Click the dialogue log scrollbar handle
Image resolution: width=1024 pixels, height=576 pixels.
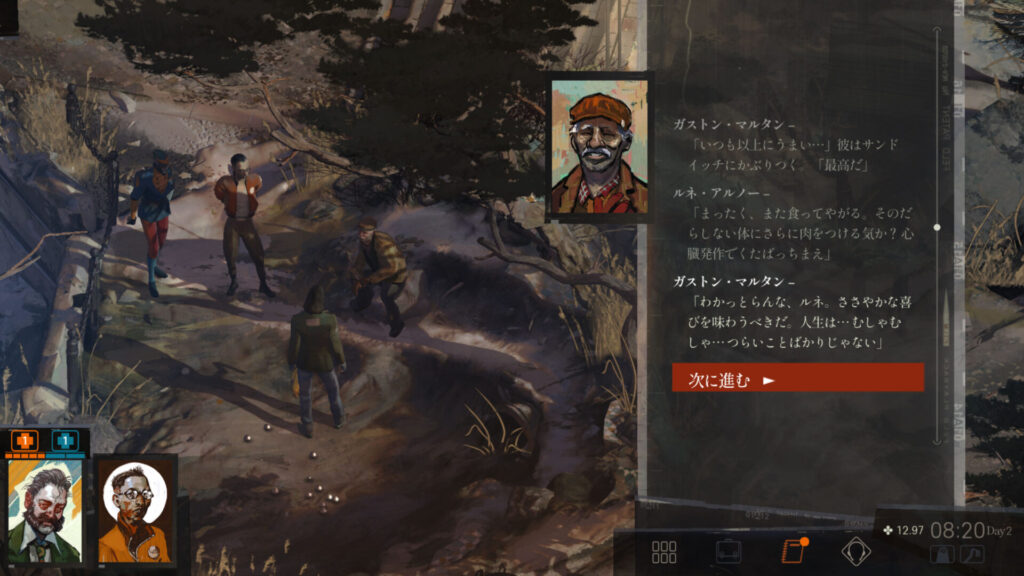tap(937, 227)
